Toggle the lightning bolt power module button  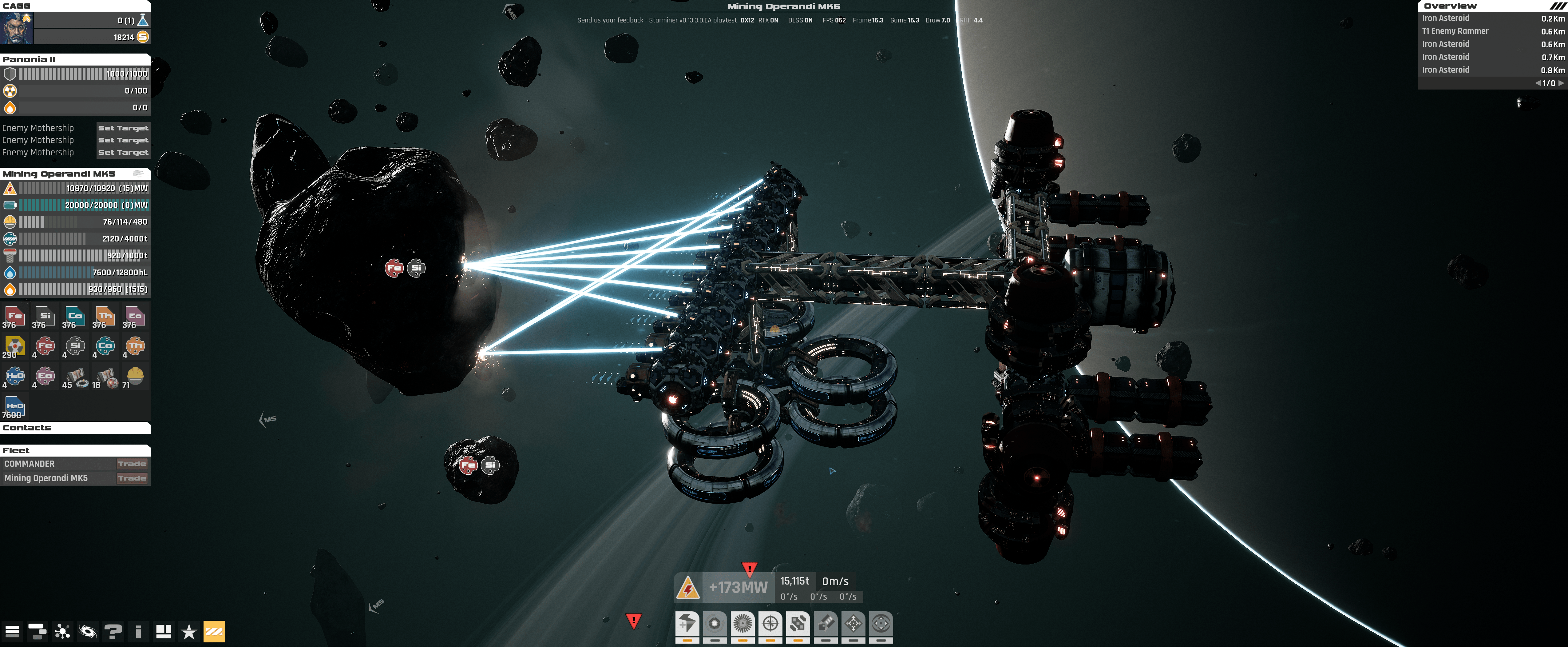click(687, 625)
